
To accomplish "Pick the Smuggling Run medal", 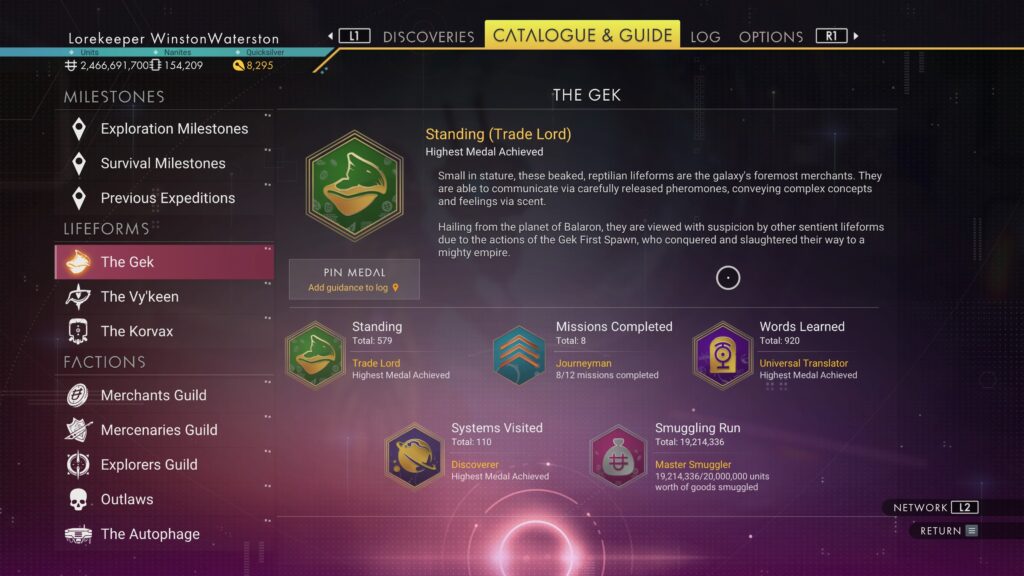I will (618, 455).
